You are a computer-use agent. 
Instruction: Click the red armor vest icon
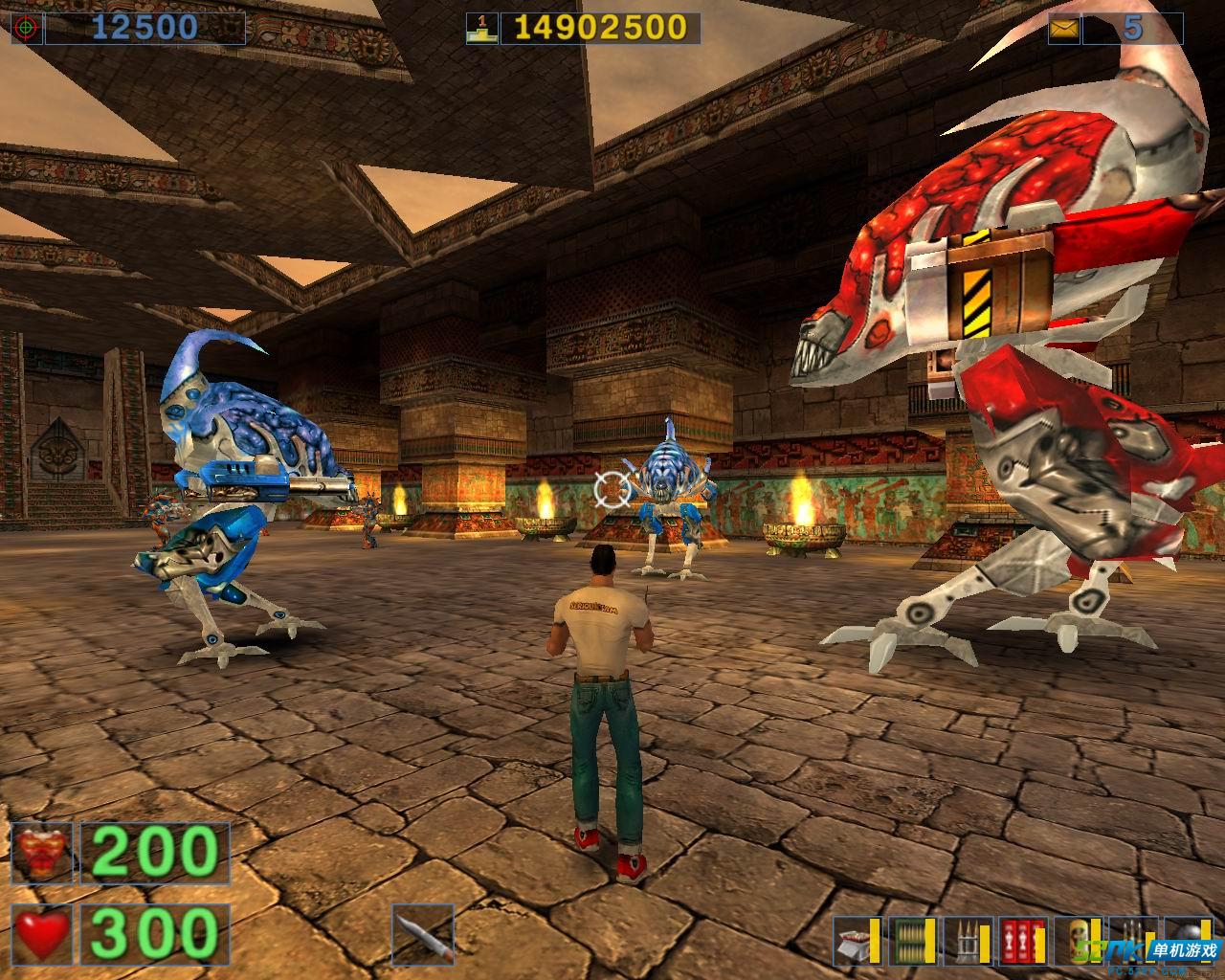coord(42,853)
